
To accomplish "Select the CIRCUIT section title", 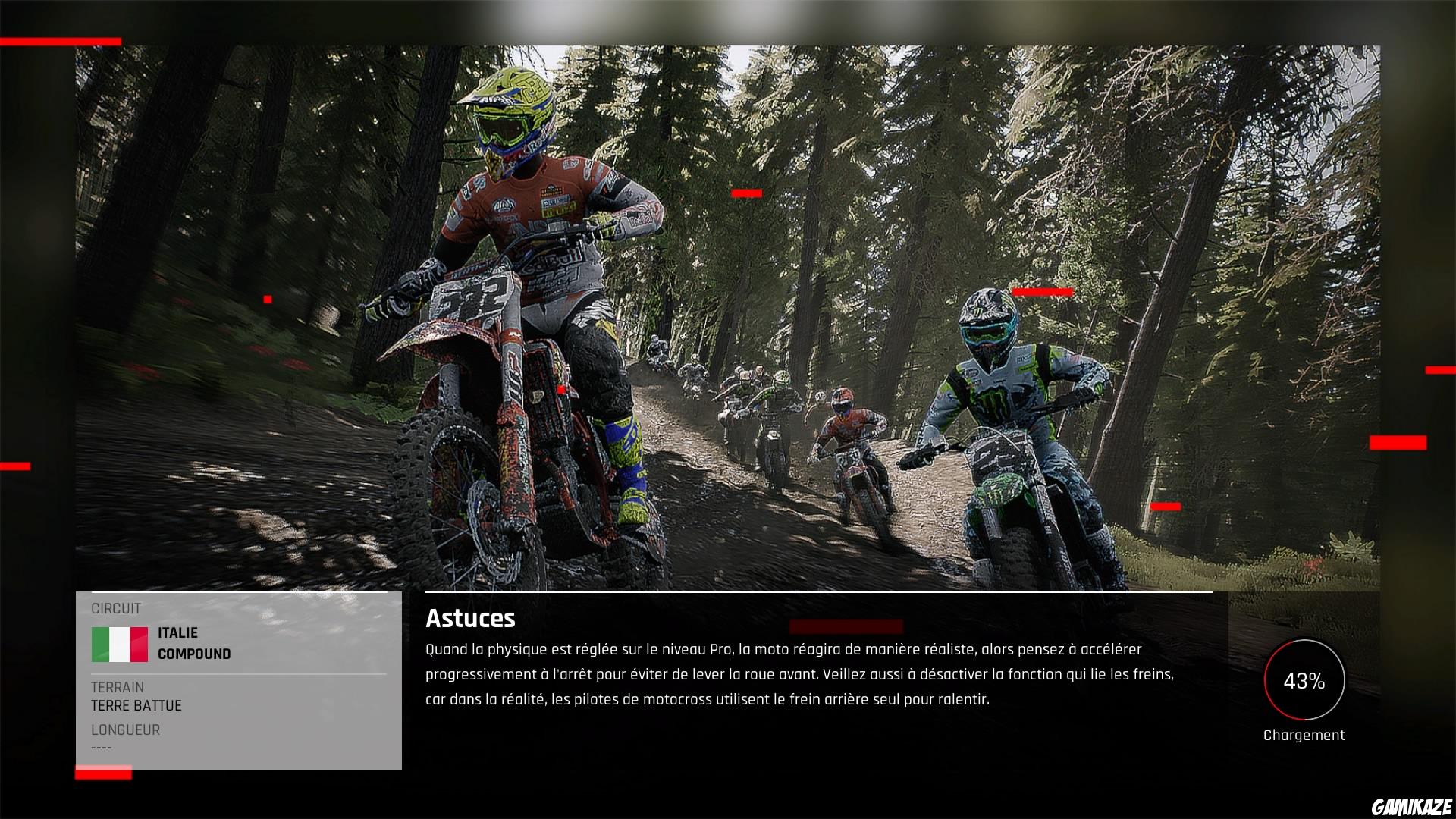I will (115, 607).
